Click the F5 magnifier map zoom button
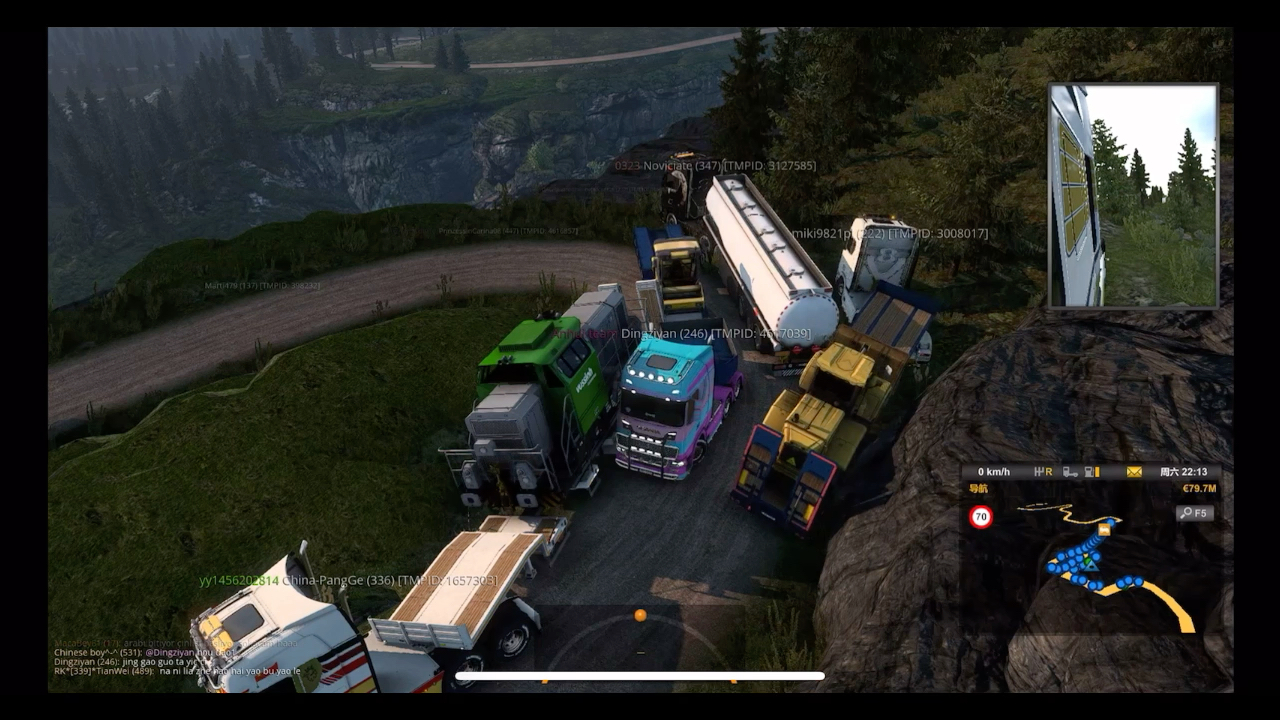The image size is (1280, 720). 1194,513
